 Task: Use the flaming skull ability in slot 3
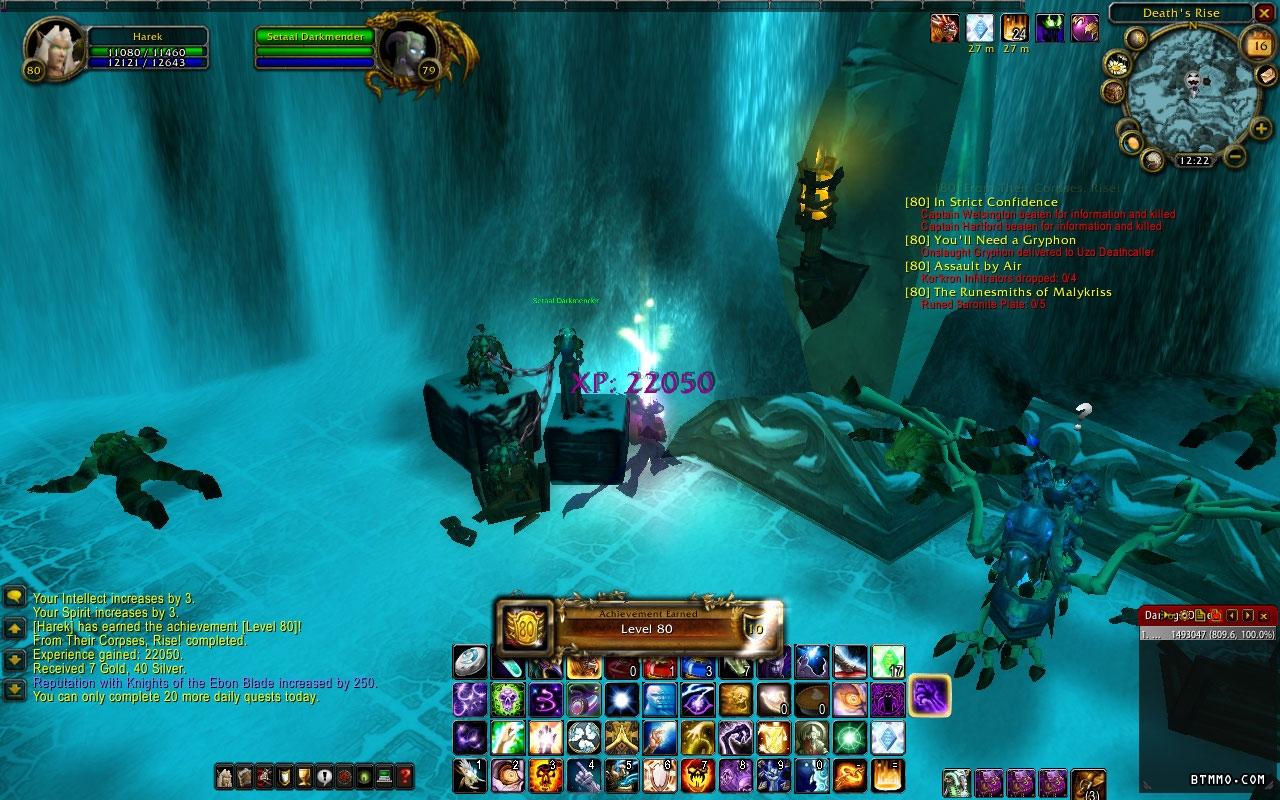click(x=545, y=775)
